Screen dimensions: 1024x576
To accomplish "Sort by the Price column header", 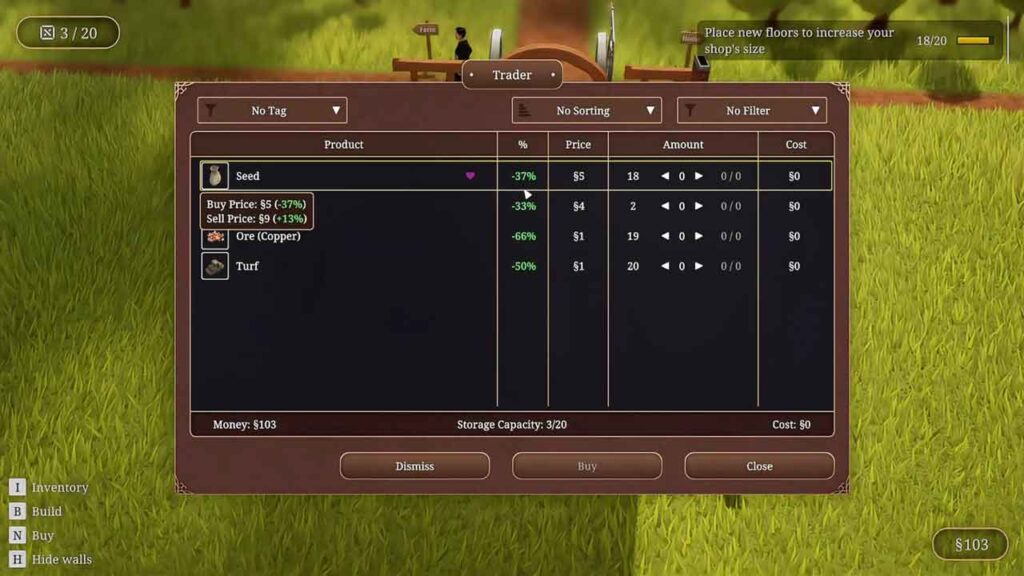I will [578, 145].
